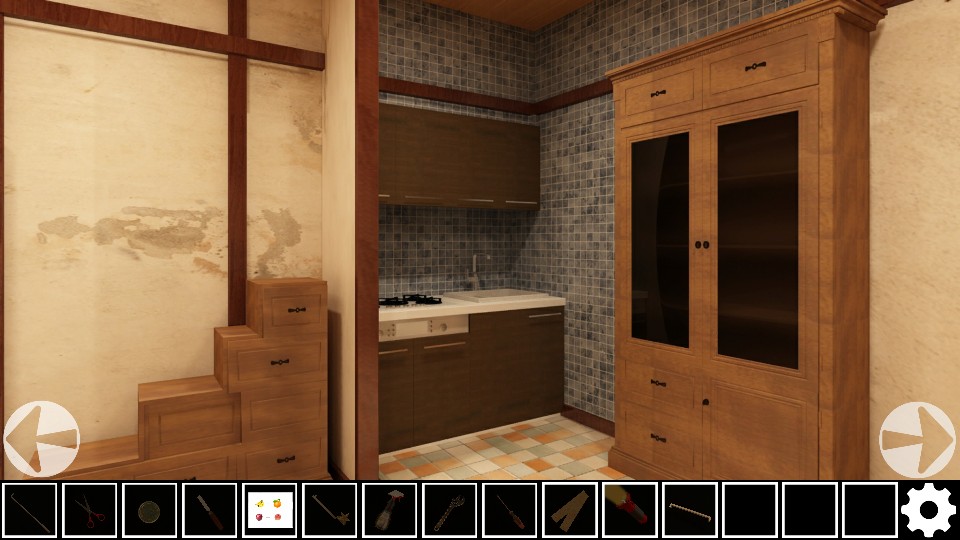Choose the fruit picture card item
Screen dimensions: 960x540
(270, 510)
